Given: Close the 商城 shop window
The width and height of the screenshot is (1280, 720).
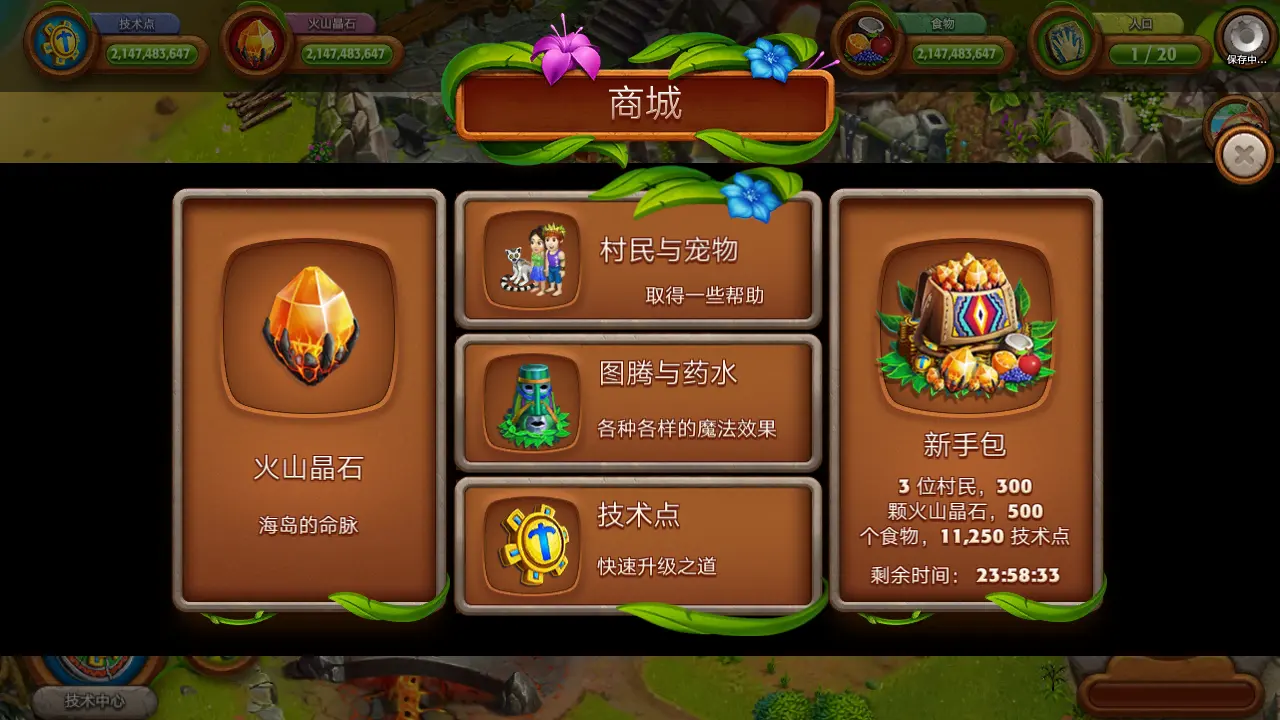Looking at the screenshot, I should [x=1243, y=155].
